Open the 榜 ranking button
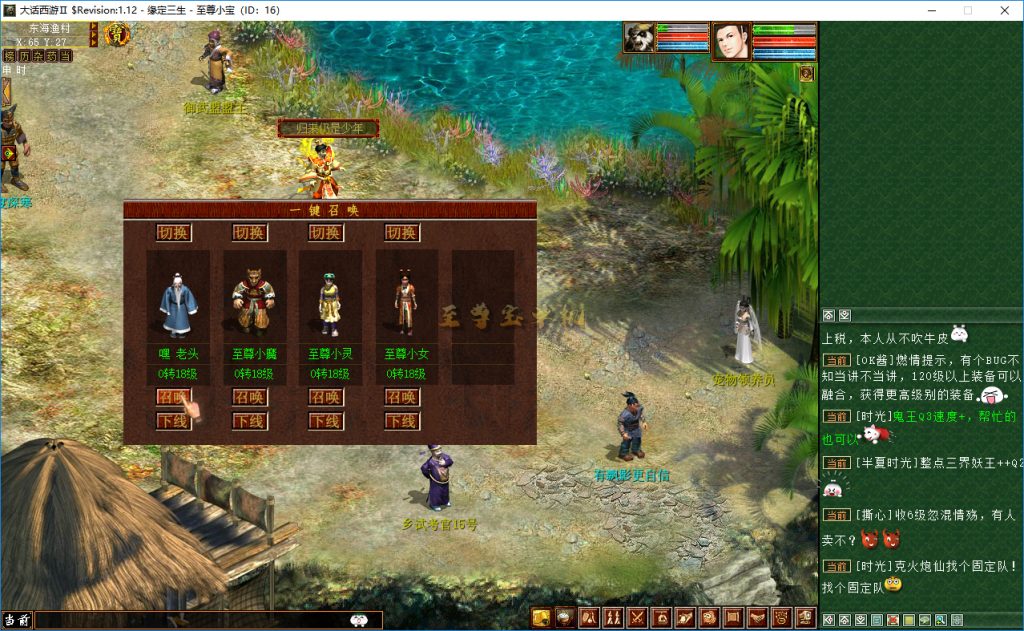Screen dimensions: 1024x631 coord(10,56)
